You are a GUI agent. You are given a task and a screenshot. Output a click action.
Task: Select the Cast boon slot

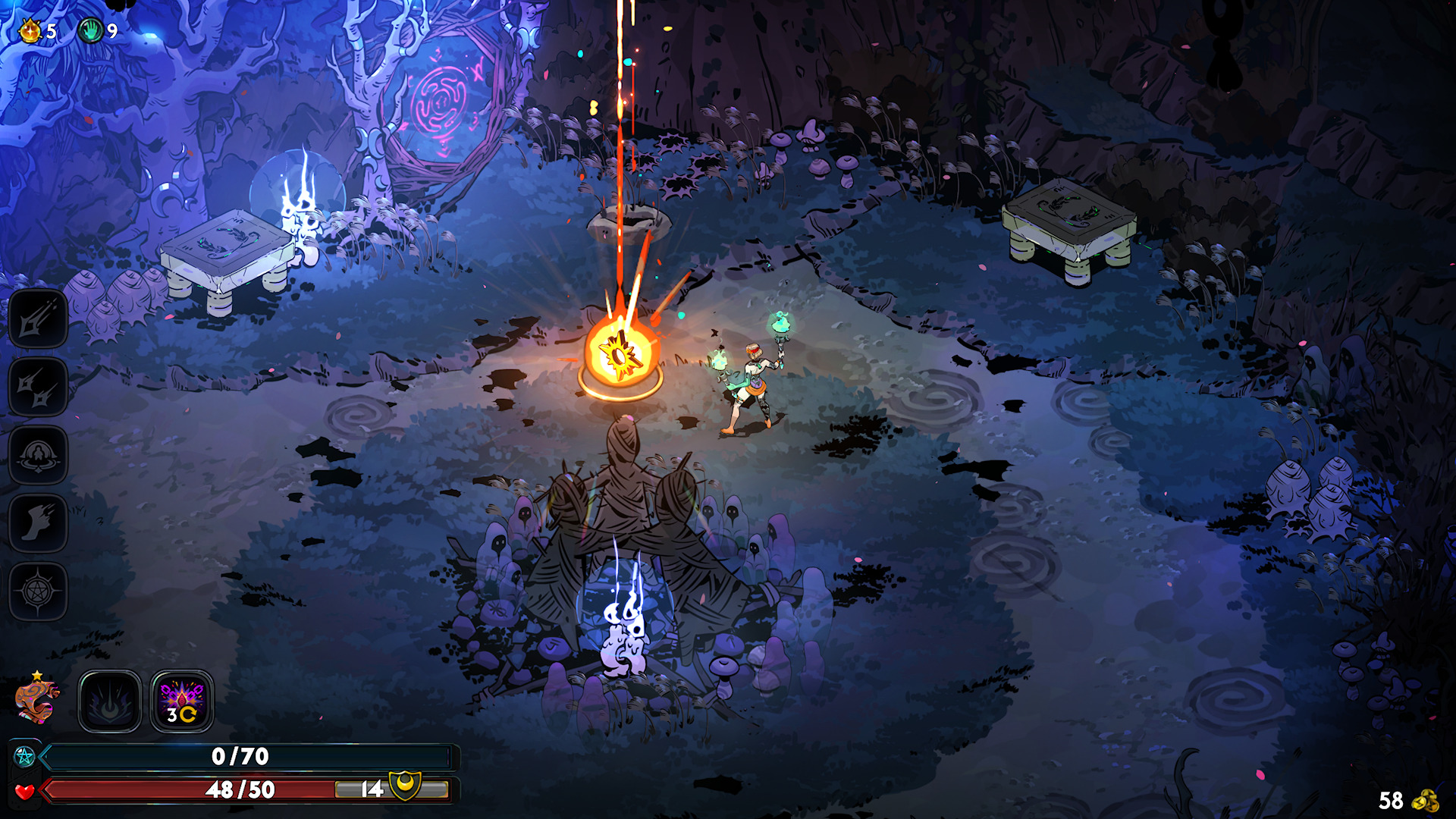pos(38,456)
